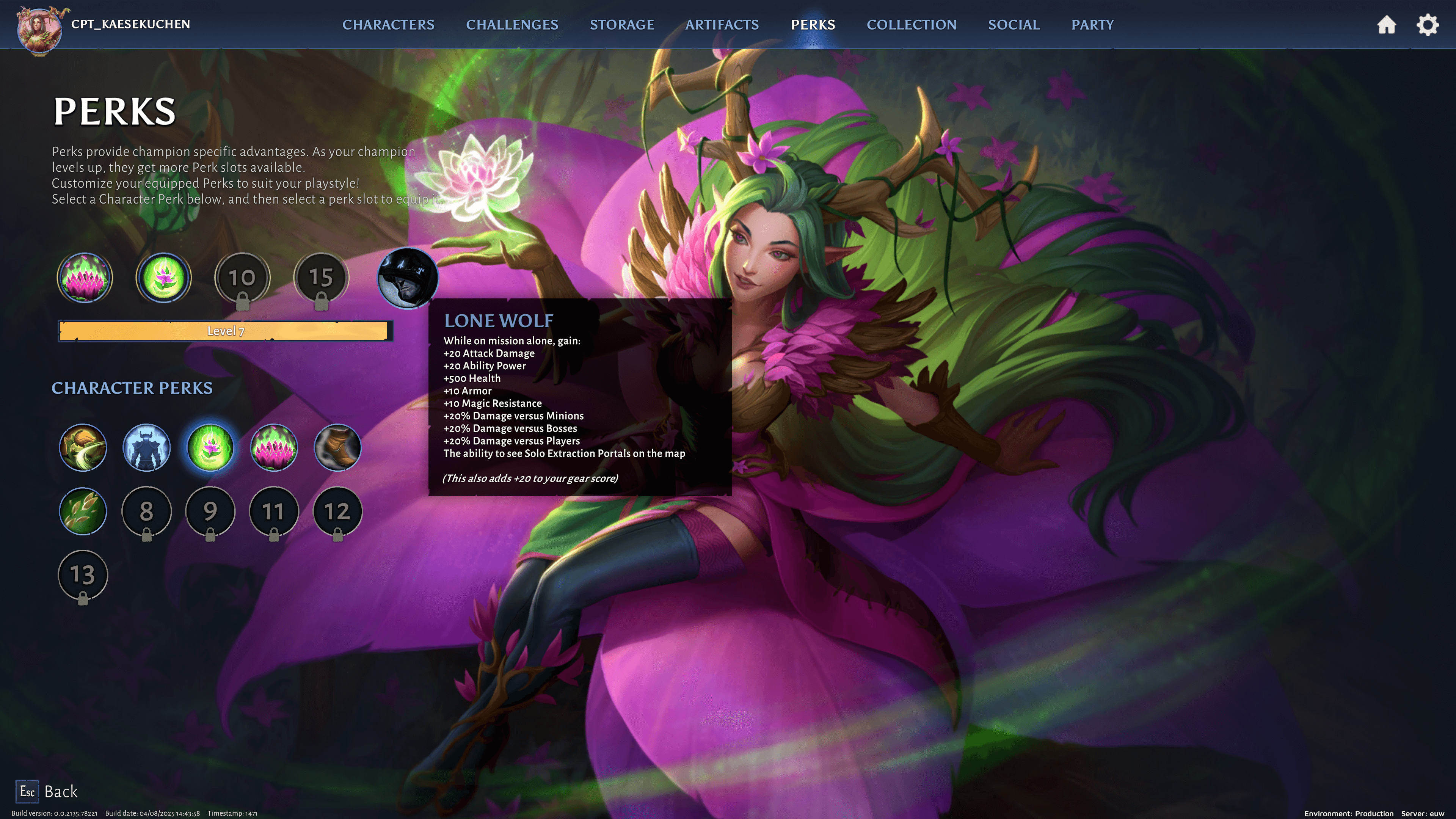View the Collection tab

[911, 25]
